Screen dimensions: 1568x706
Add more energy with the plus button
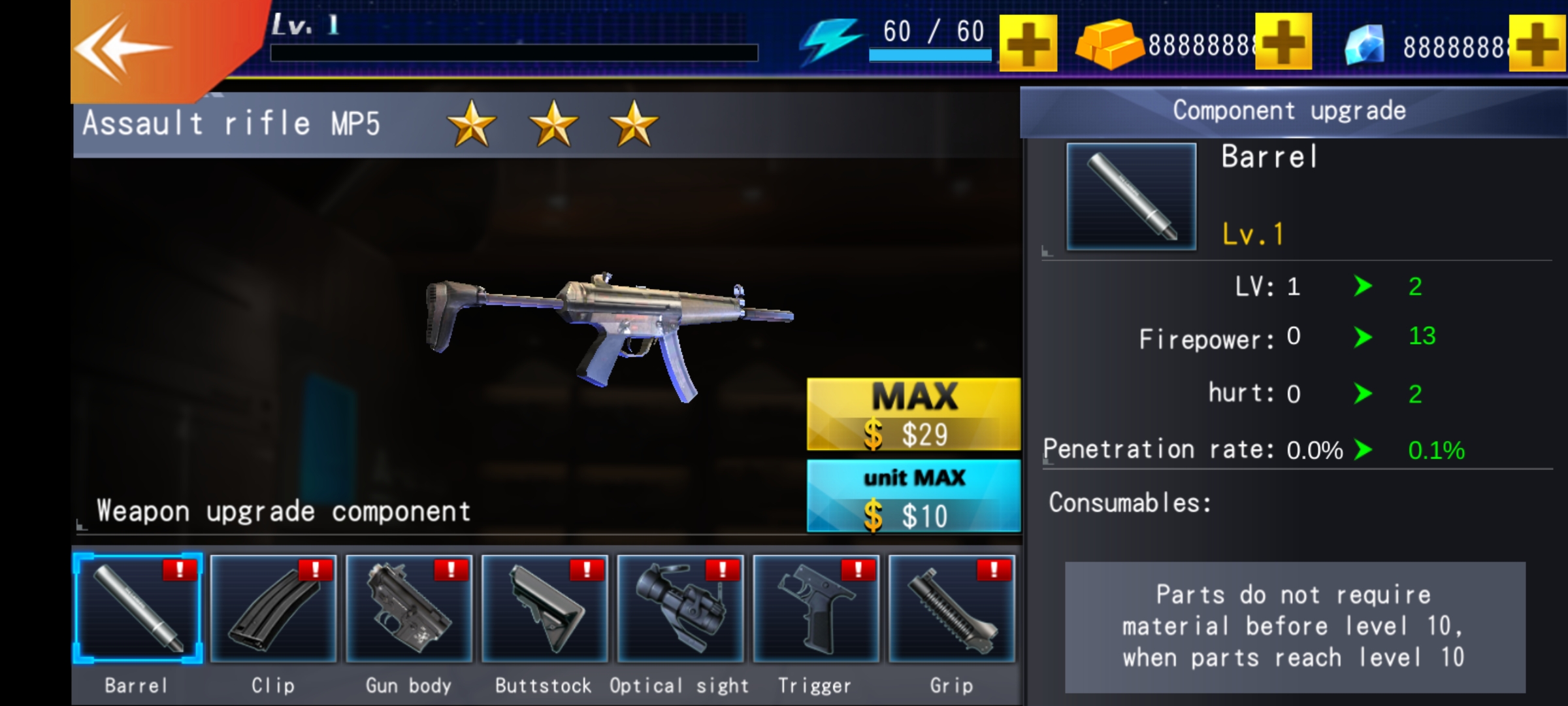click(x=1028, y=44)
